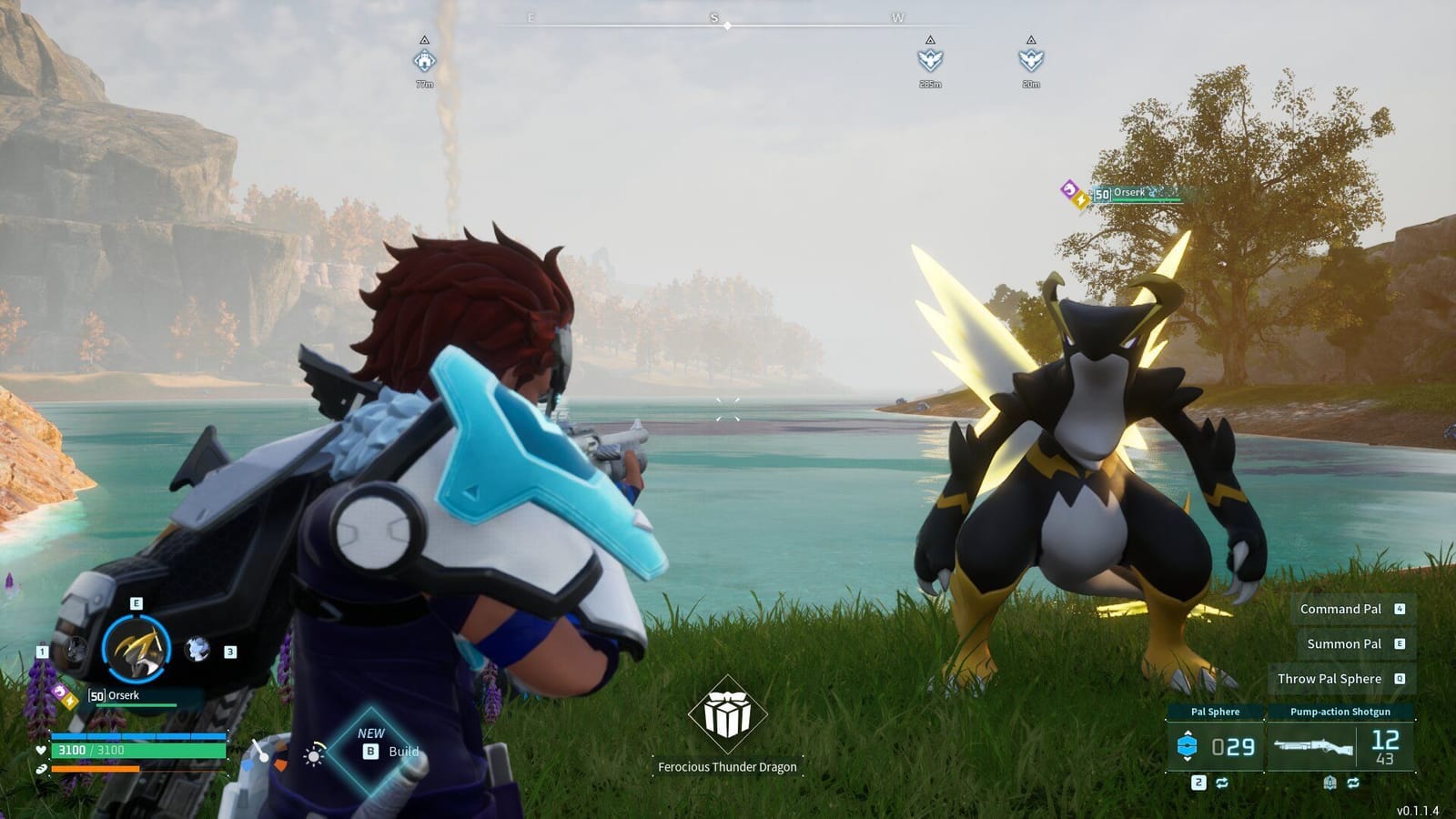This screenshot has width=1456, height=819.
Task: Click the swap arrows below the Pal Sphere slot
Action: tap(1221, 783)
